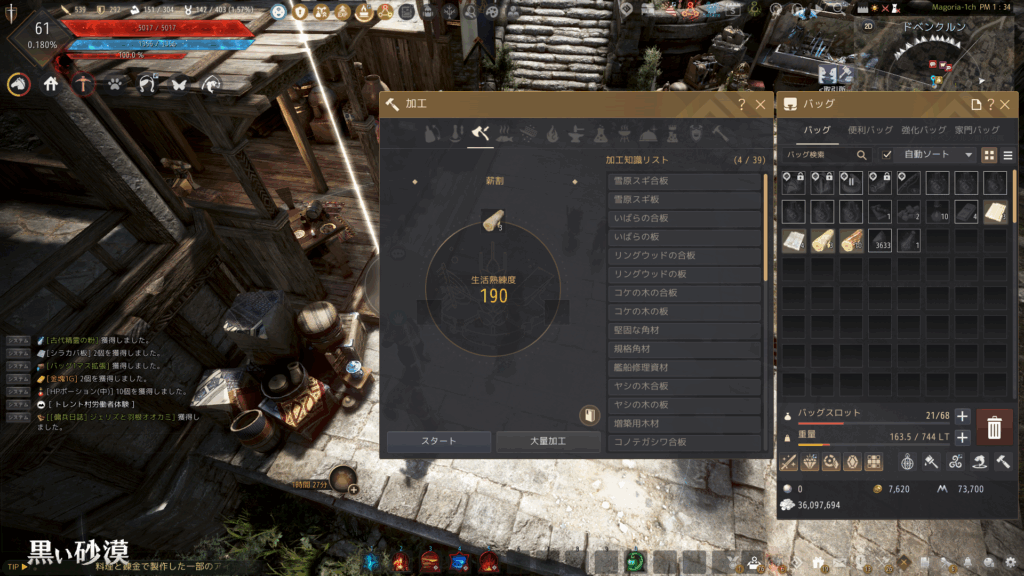The width and height of the screenshot is (1024, 576).
Task: Start 大量加工 mass processing
Action: 549,441
